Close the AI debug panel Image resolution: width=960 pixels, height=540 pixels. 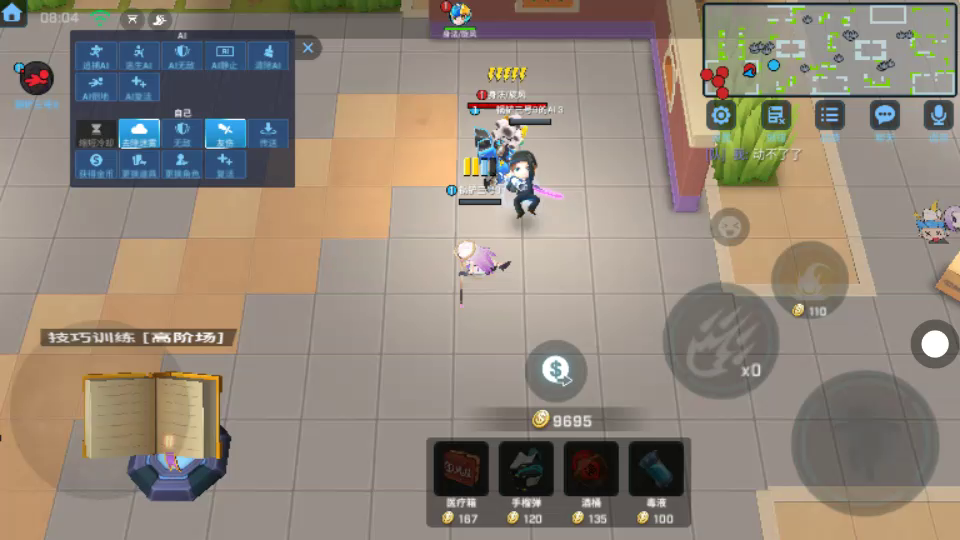(x=308, y=47)
